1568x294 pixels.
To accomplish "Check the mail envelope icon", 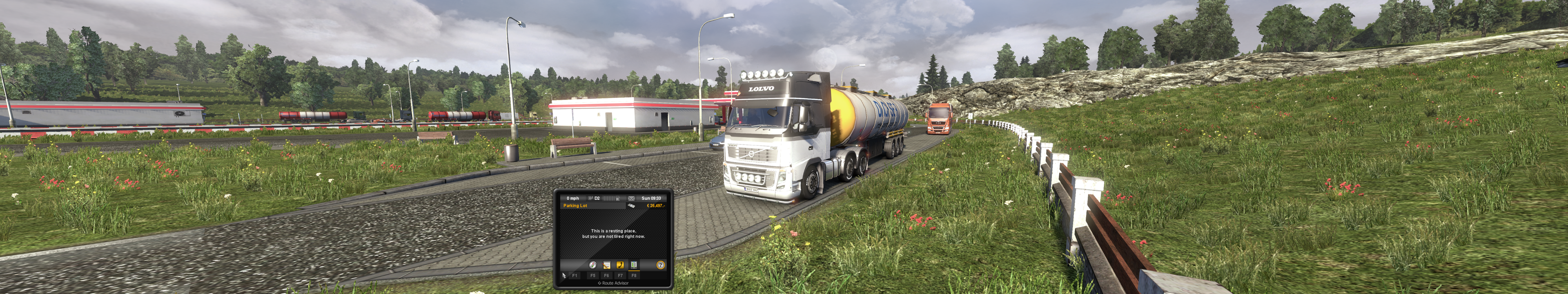I will [631, 198].
